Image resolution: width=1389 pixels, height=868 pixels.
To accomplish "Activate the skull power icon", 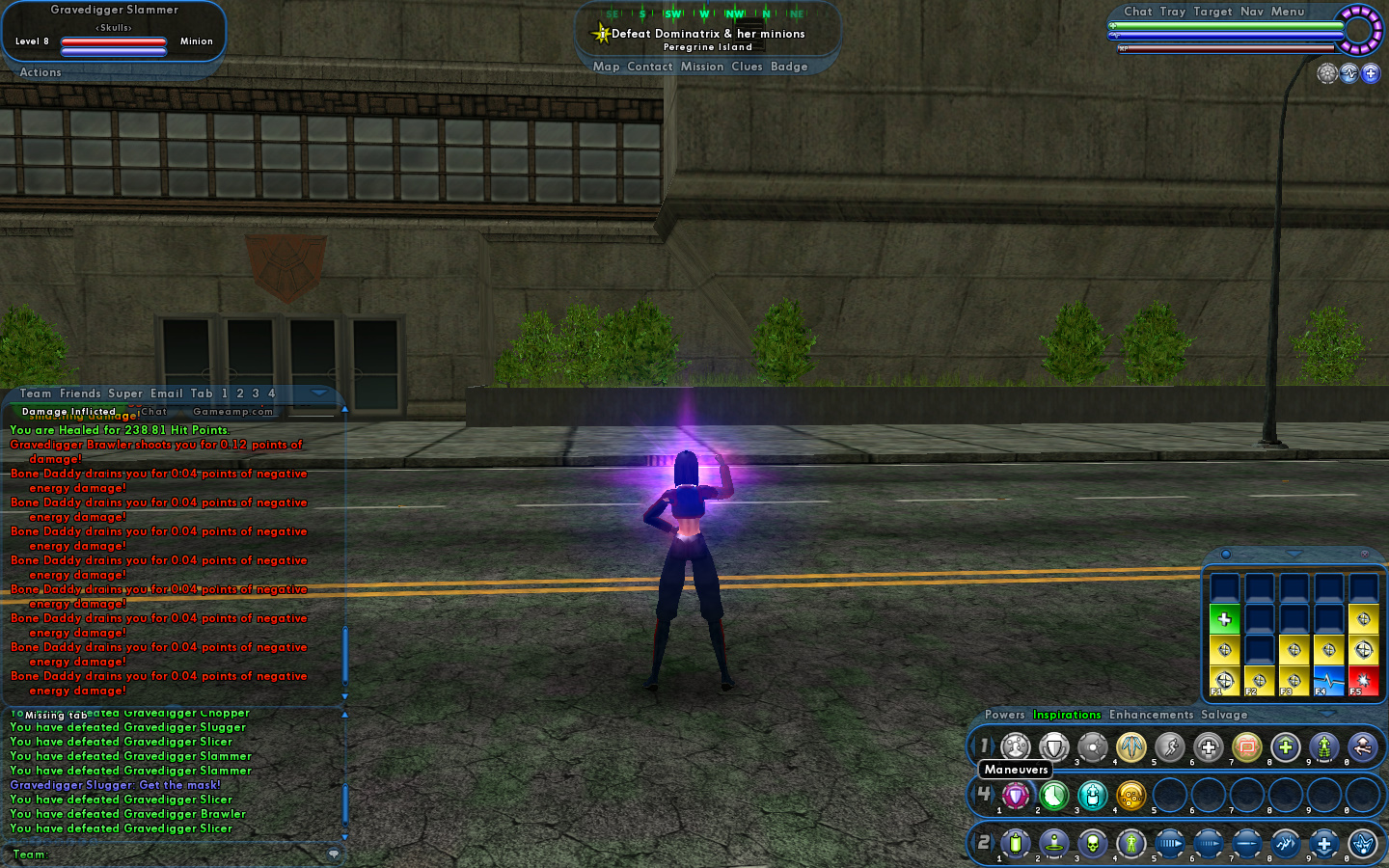I will (1092, 844).
